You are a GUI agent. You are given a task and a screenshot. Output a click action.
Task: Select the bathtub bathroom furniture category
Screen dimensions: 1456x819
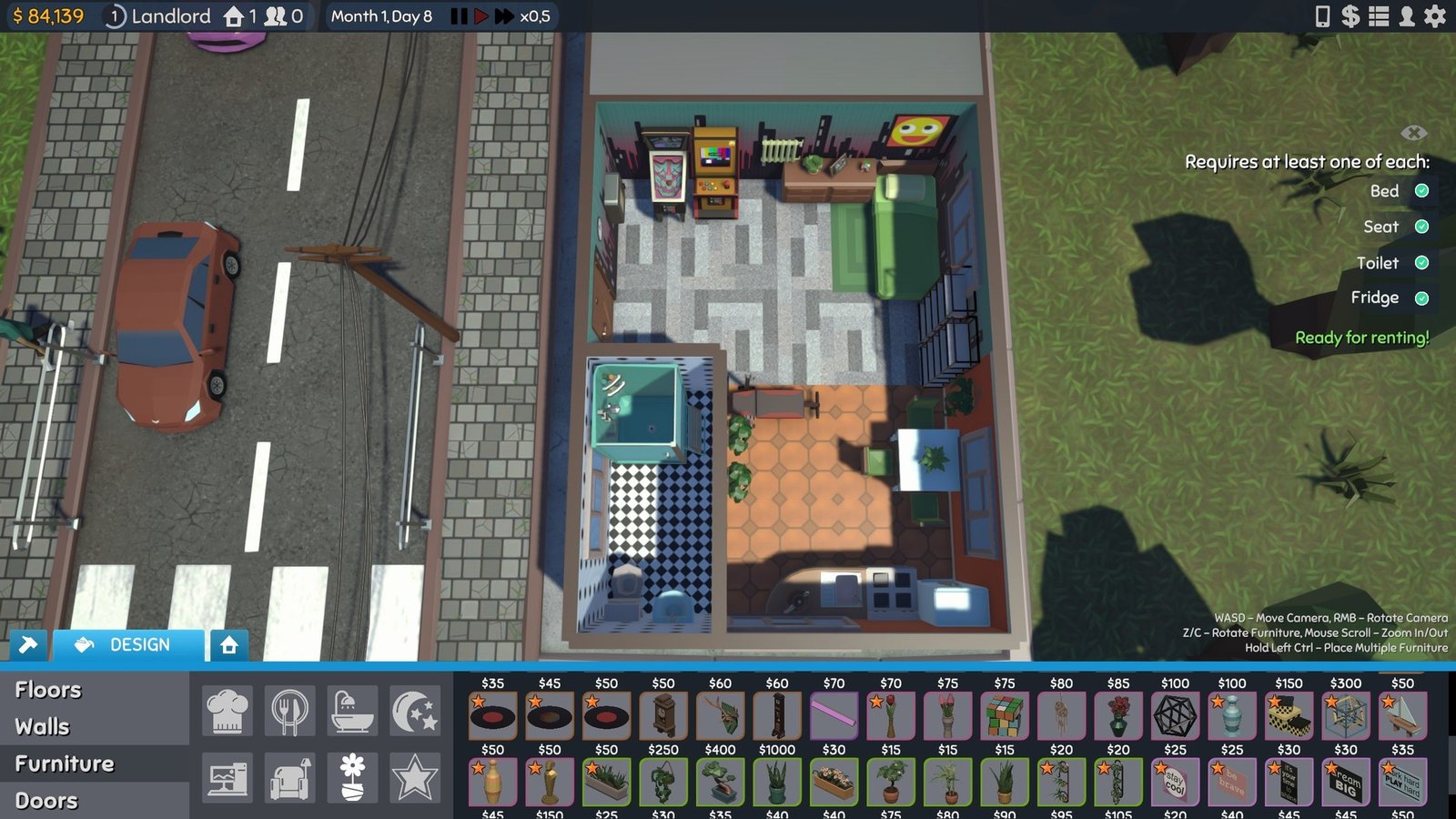353,711
